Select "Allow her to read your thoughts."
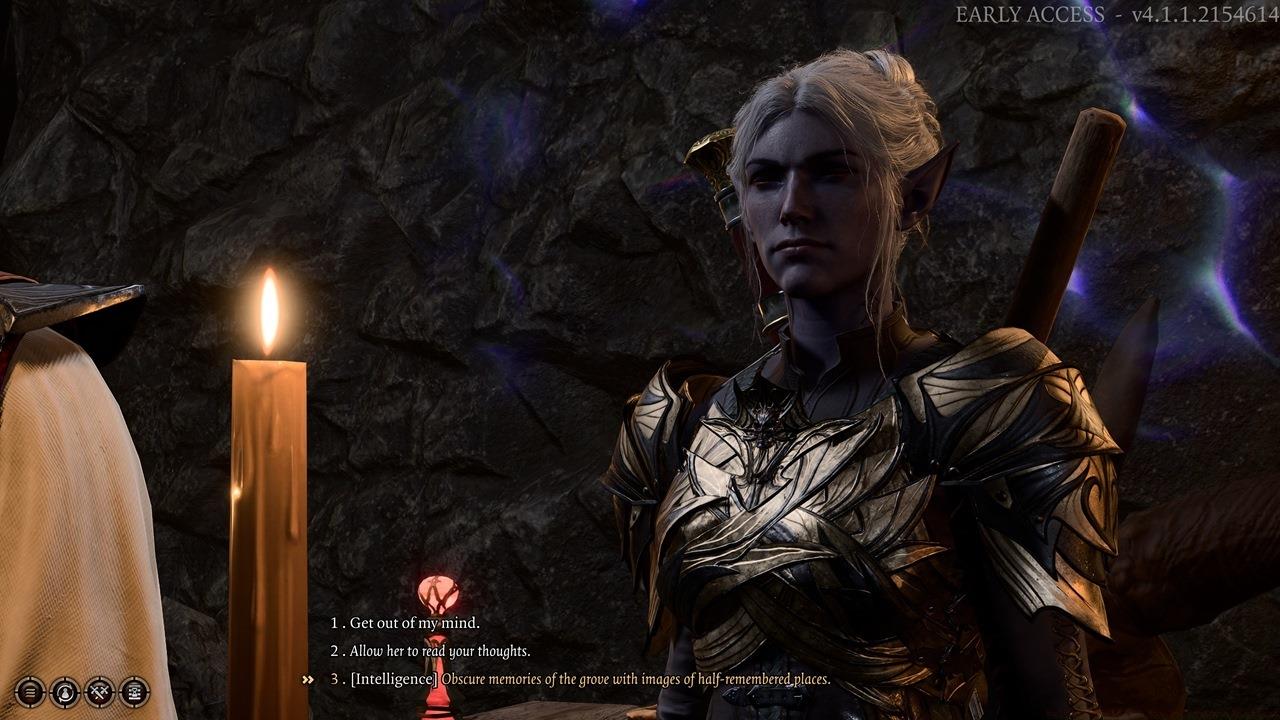Image resolution: width=1280 pixels, height=720 pixels. coord(439,651)
